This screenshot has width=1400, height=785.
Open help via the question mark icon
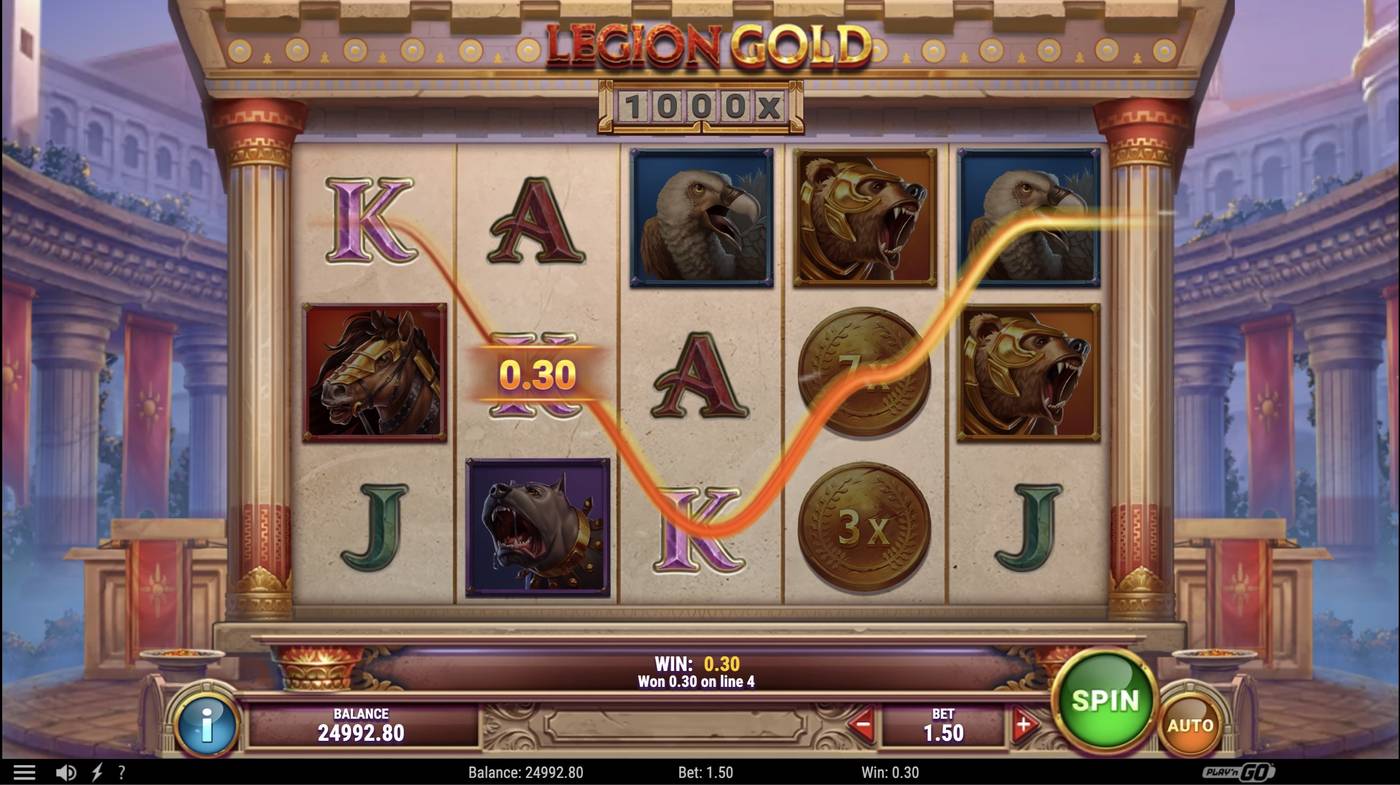pos(121,771)
